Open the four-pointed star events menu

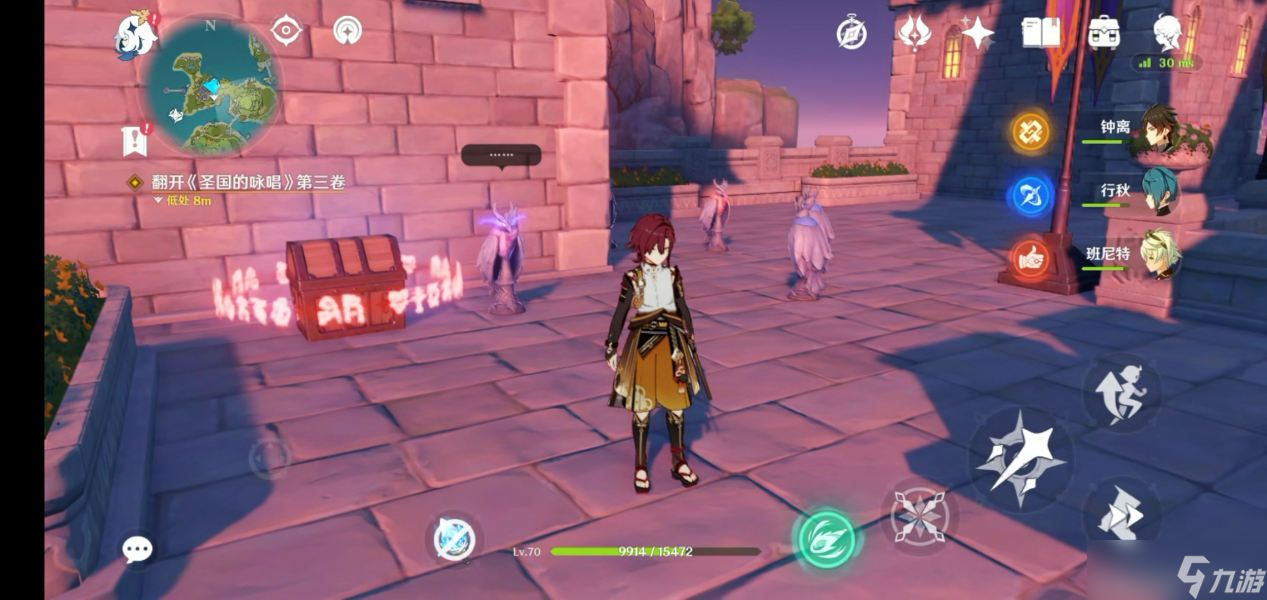[x=976, y=34]
